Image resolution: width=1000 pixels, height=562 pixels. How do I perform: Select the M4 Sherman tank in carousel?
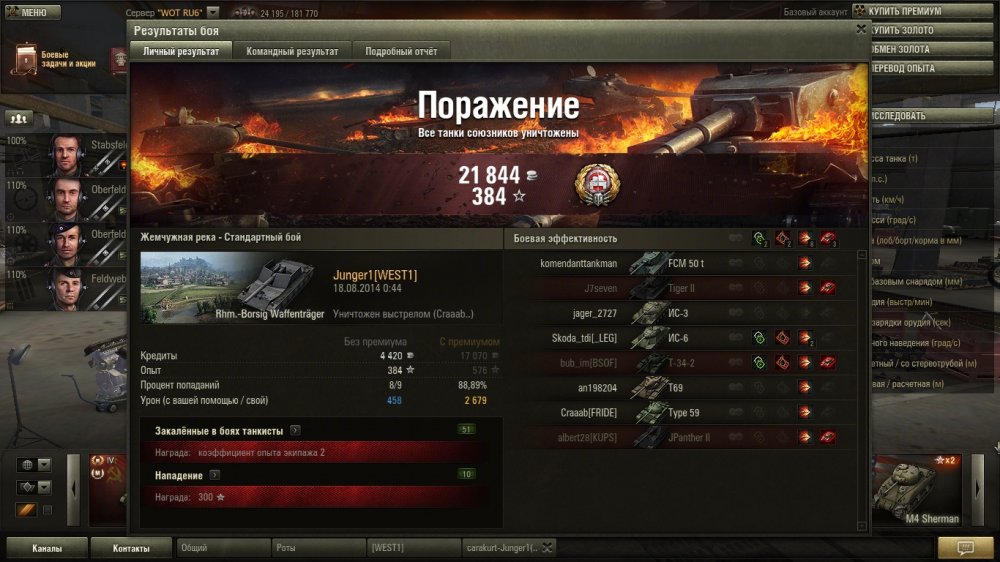[x=917, y=490]
